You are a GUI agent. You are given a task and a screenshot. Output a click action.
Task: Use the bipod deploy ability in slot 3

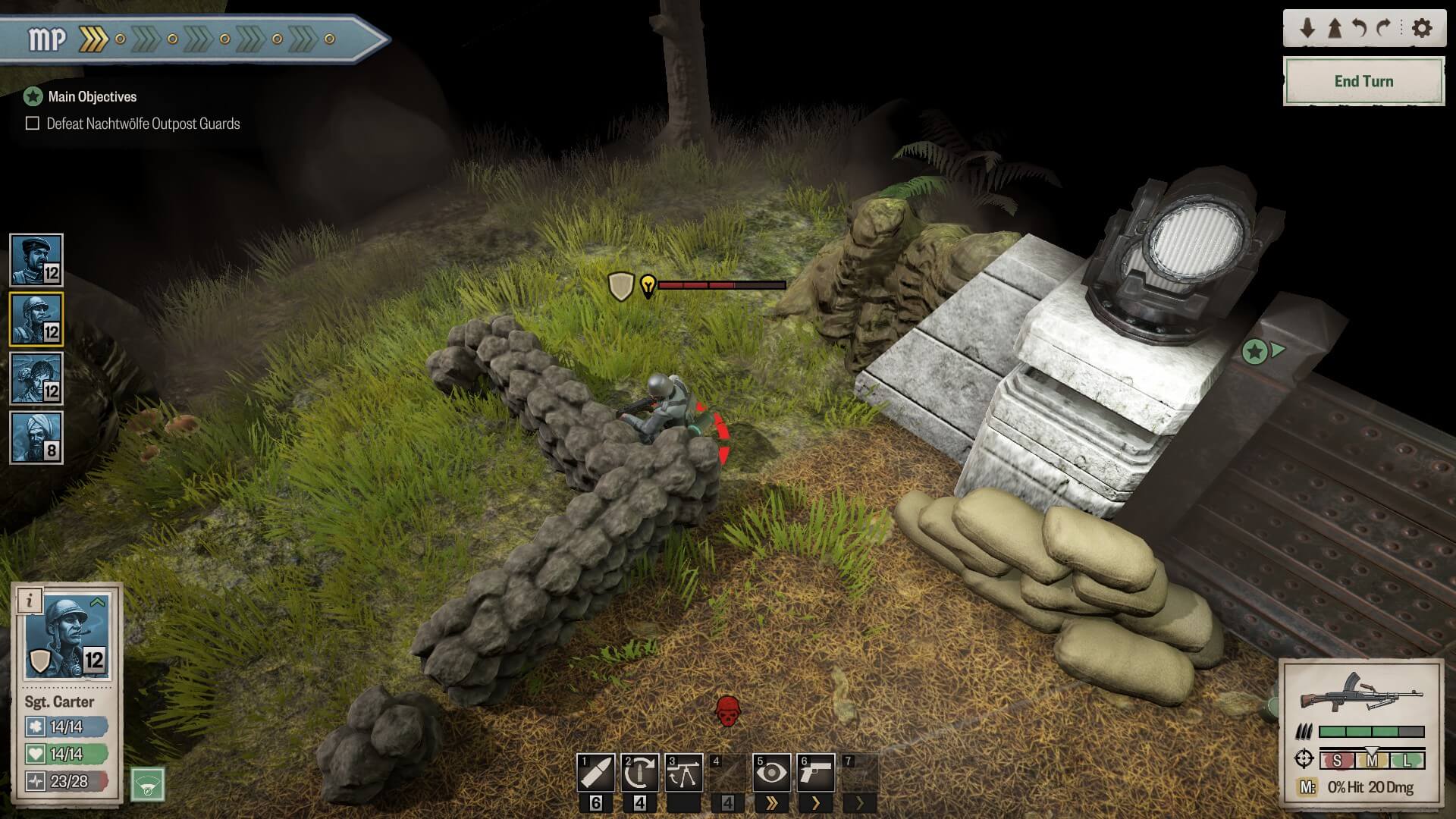point(683,773)
